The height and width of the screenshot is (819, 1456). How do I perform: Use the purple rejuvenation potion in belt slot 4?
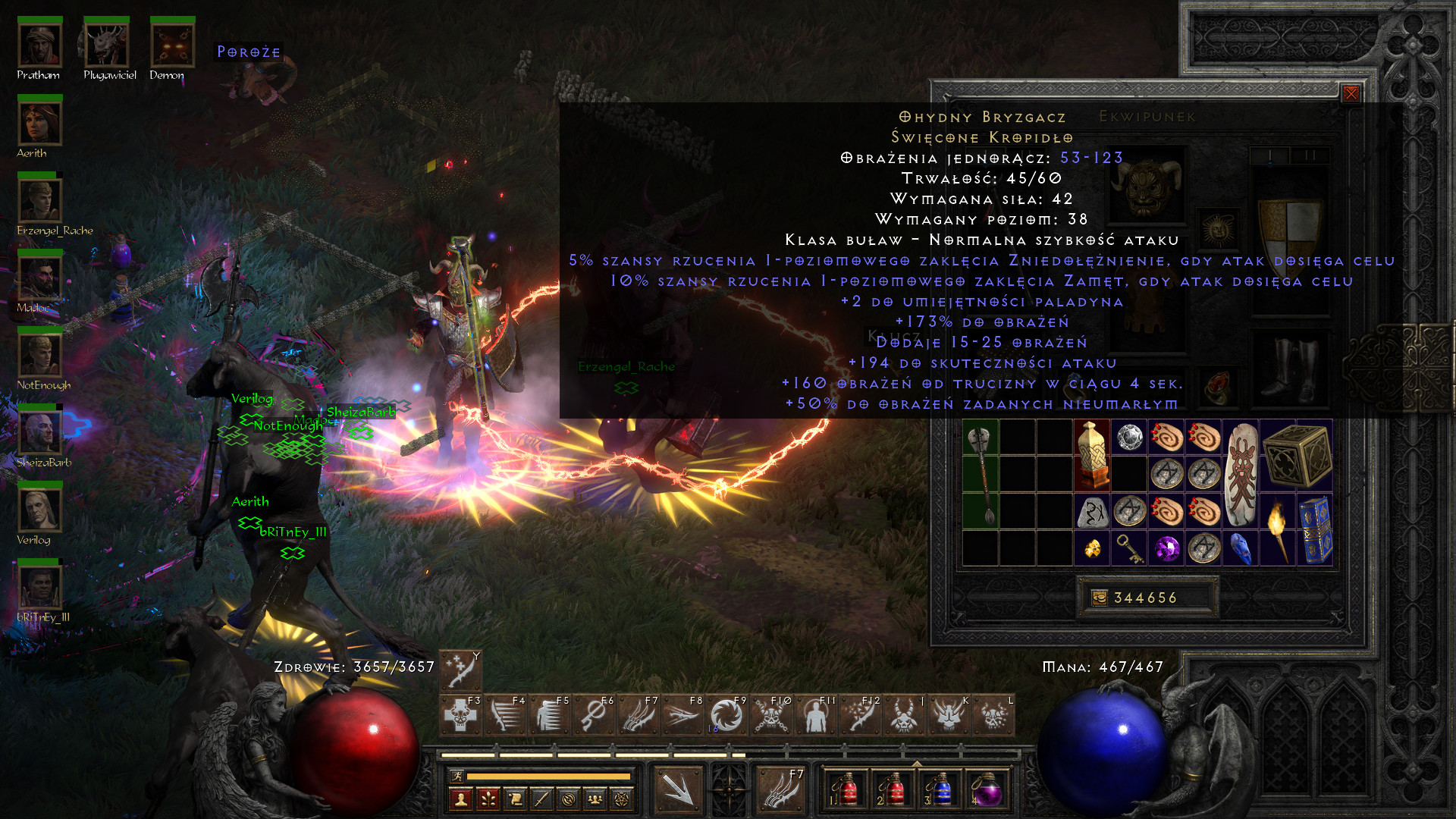click(x=987, y=790)
